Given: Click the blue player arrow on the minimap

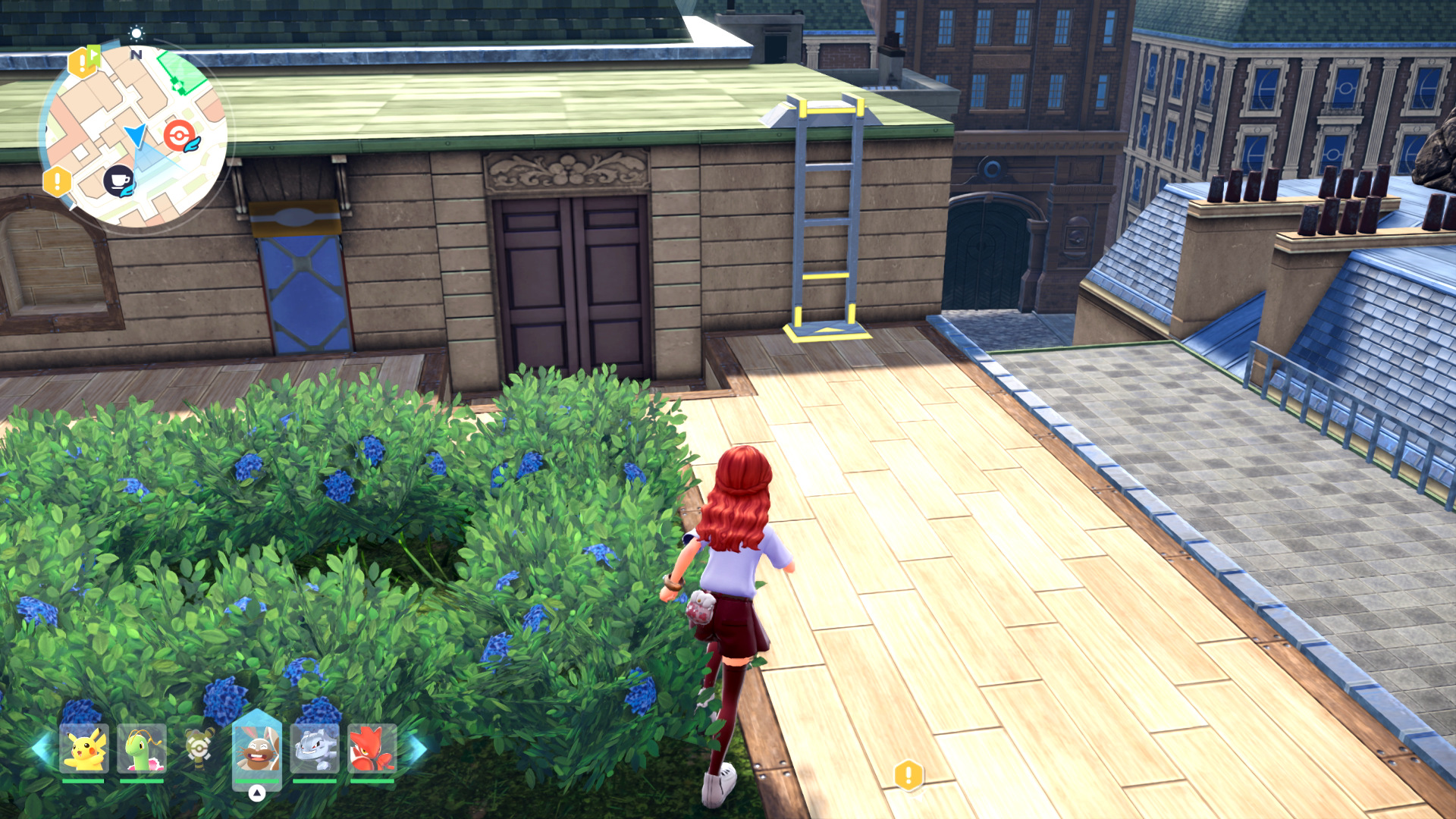Looking at the screenshot, I should (136, 136).
